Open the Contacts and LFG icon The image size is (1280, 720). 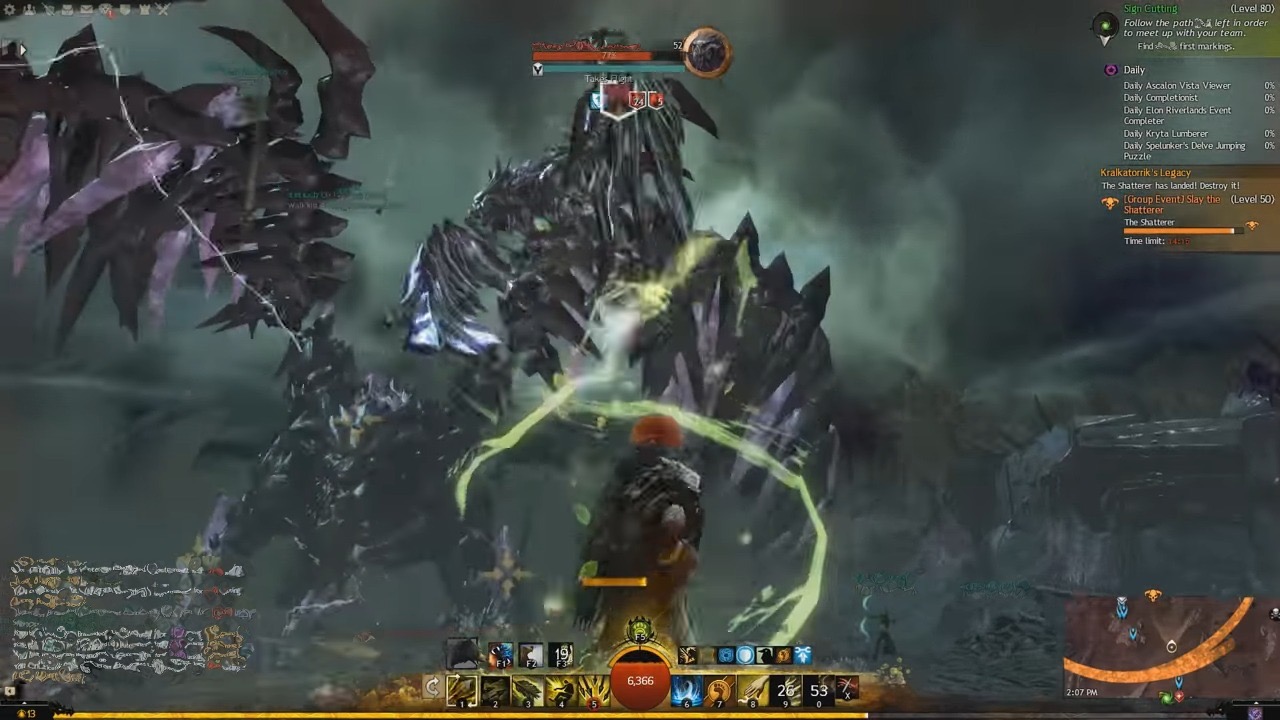point(30,10)
